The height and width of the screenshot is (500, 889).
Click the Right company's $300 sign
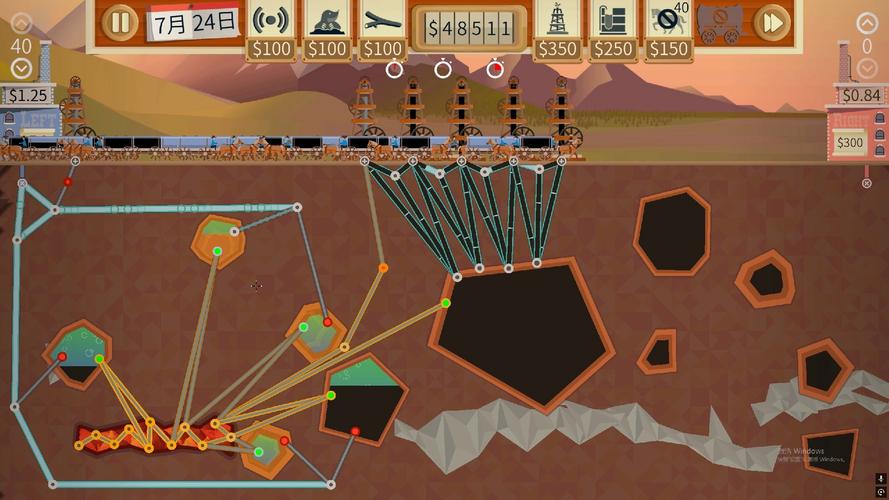(849, 143)
